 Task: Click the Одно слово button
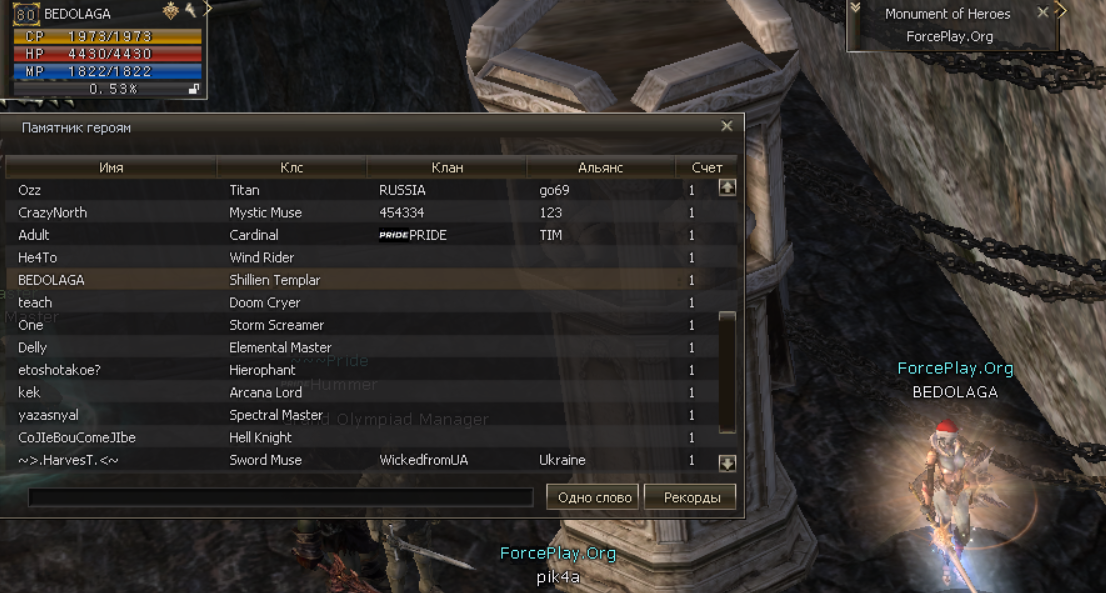[593, 497]
